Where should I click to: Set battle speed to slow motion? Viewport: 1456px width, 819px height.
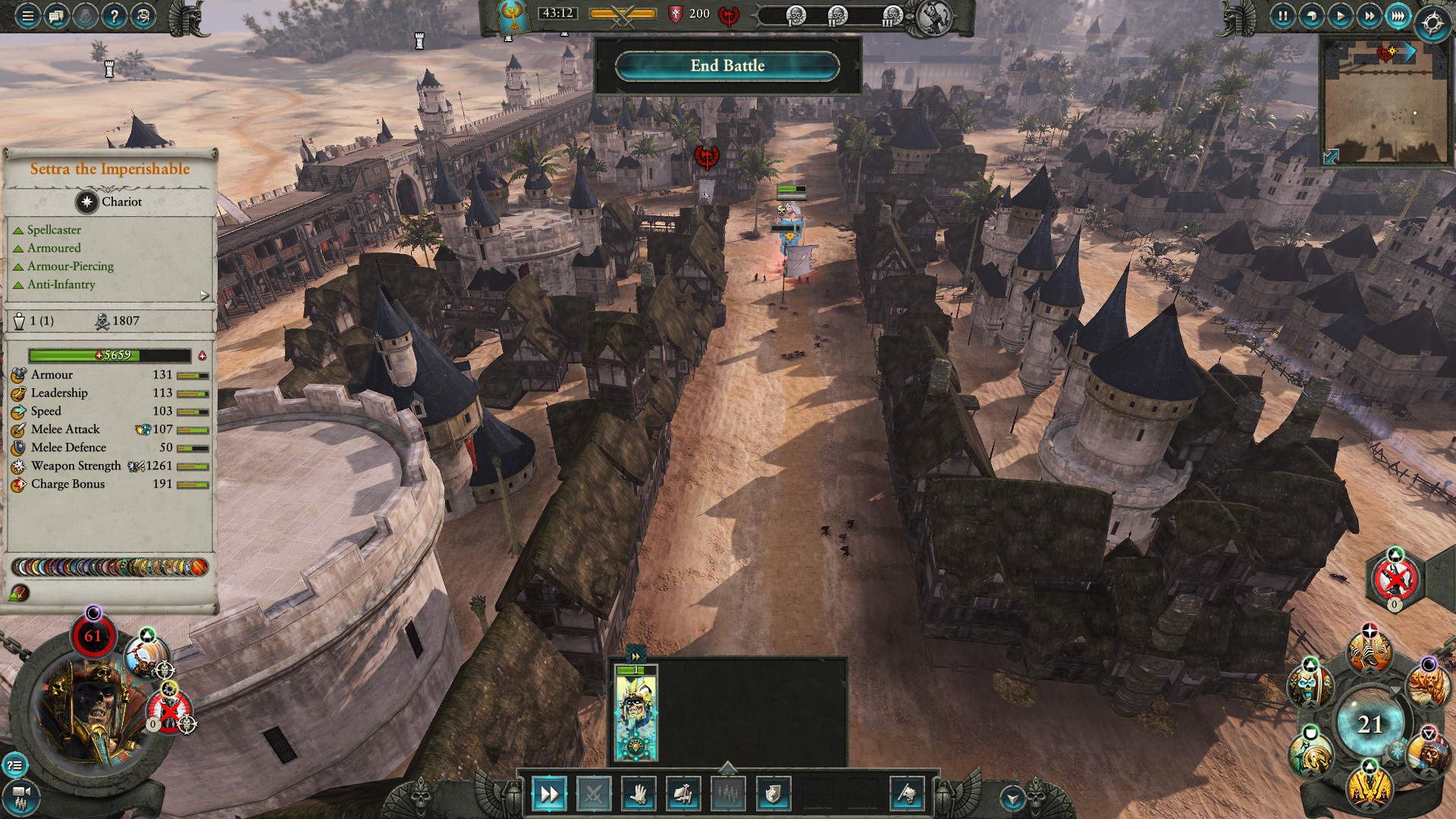[x=1311, y=16]
